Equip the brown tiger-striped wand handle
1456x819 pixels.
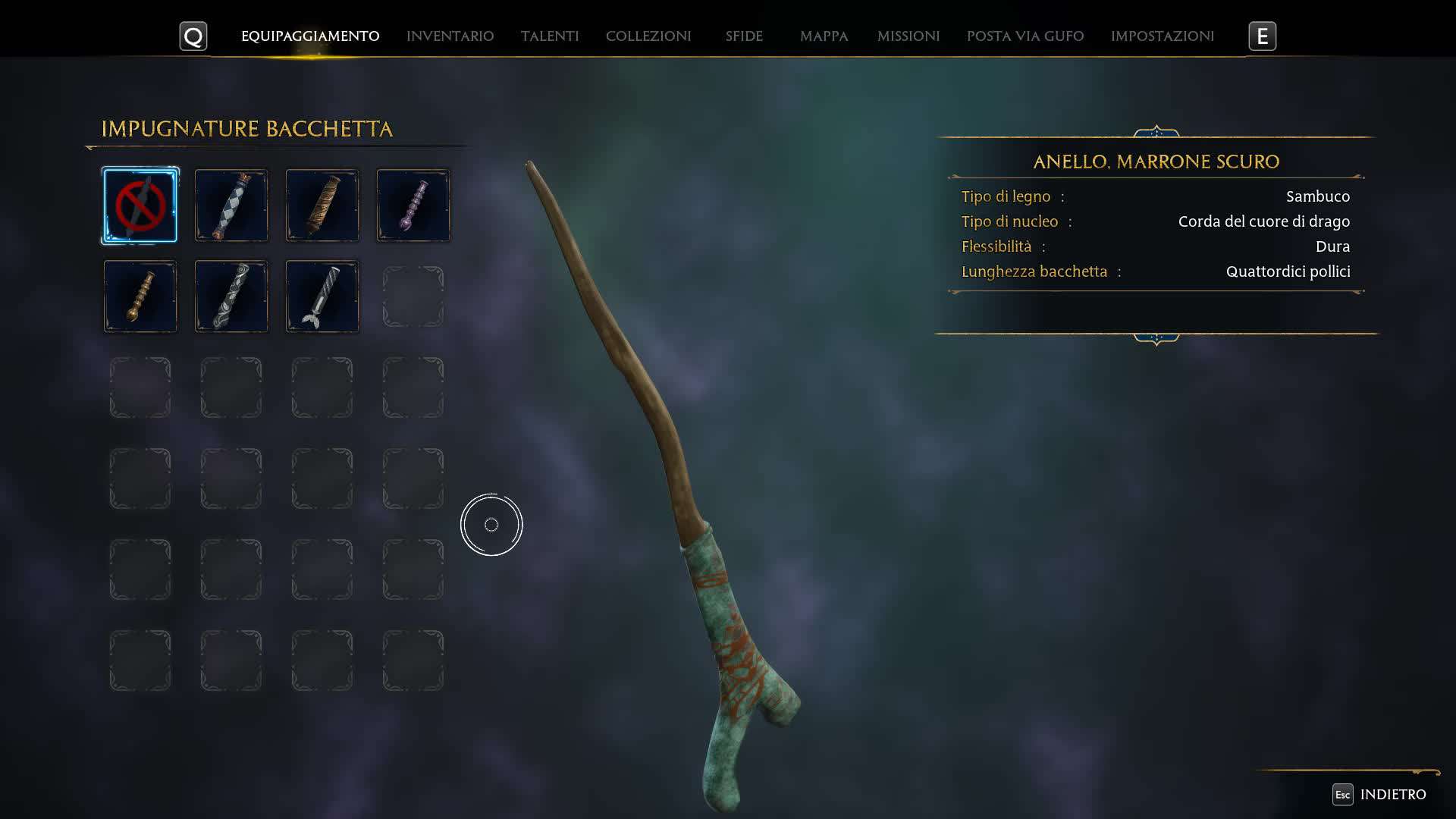pos(322,206)
